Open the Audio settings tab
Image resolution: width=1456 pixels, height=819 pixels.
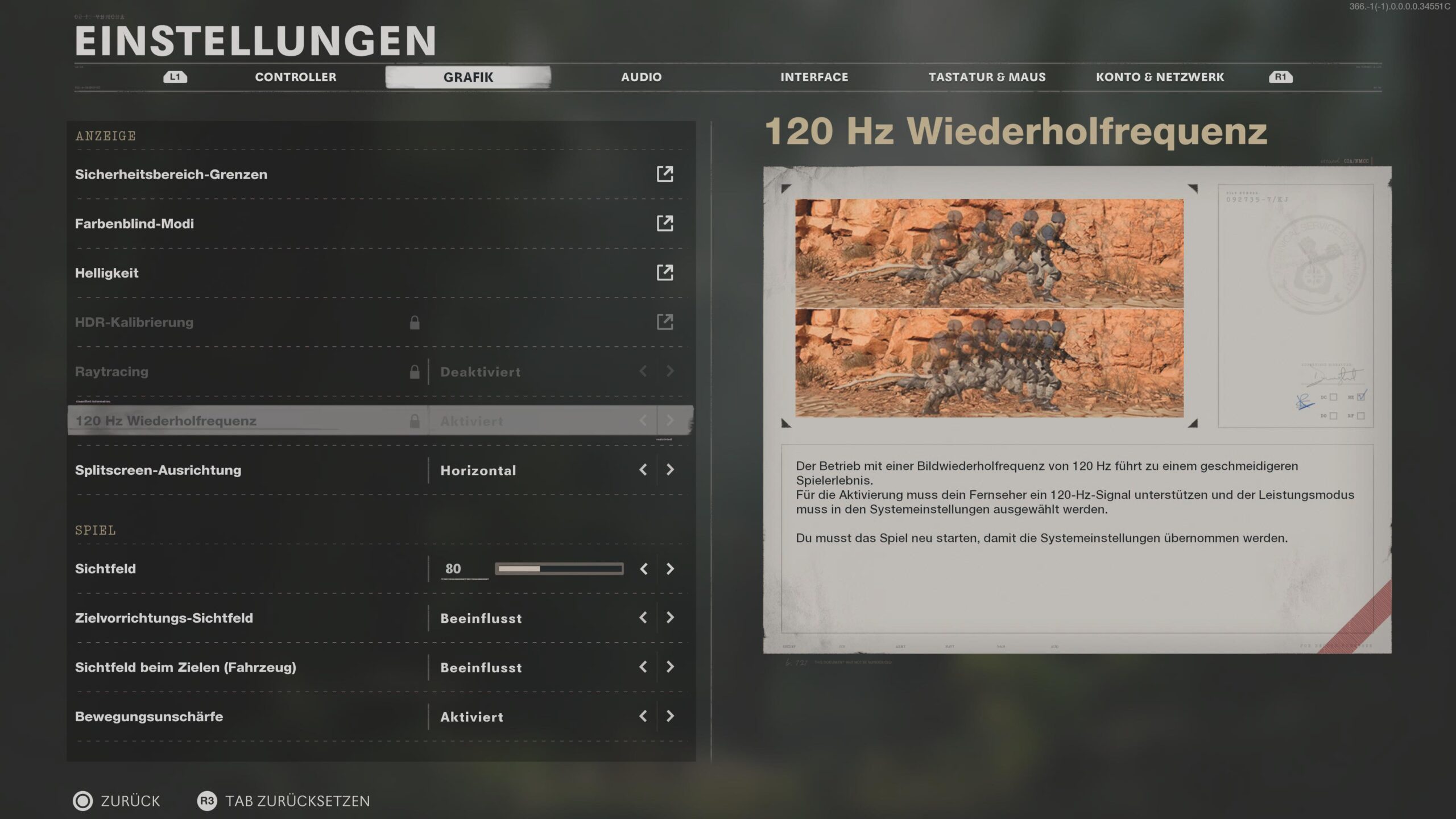[641, 77]
